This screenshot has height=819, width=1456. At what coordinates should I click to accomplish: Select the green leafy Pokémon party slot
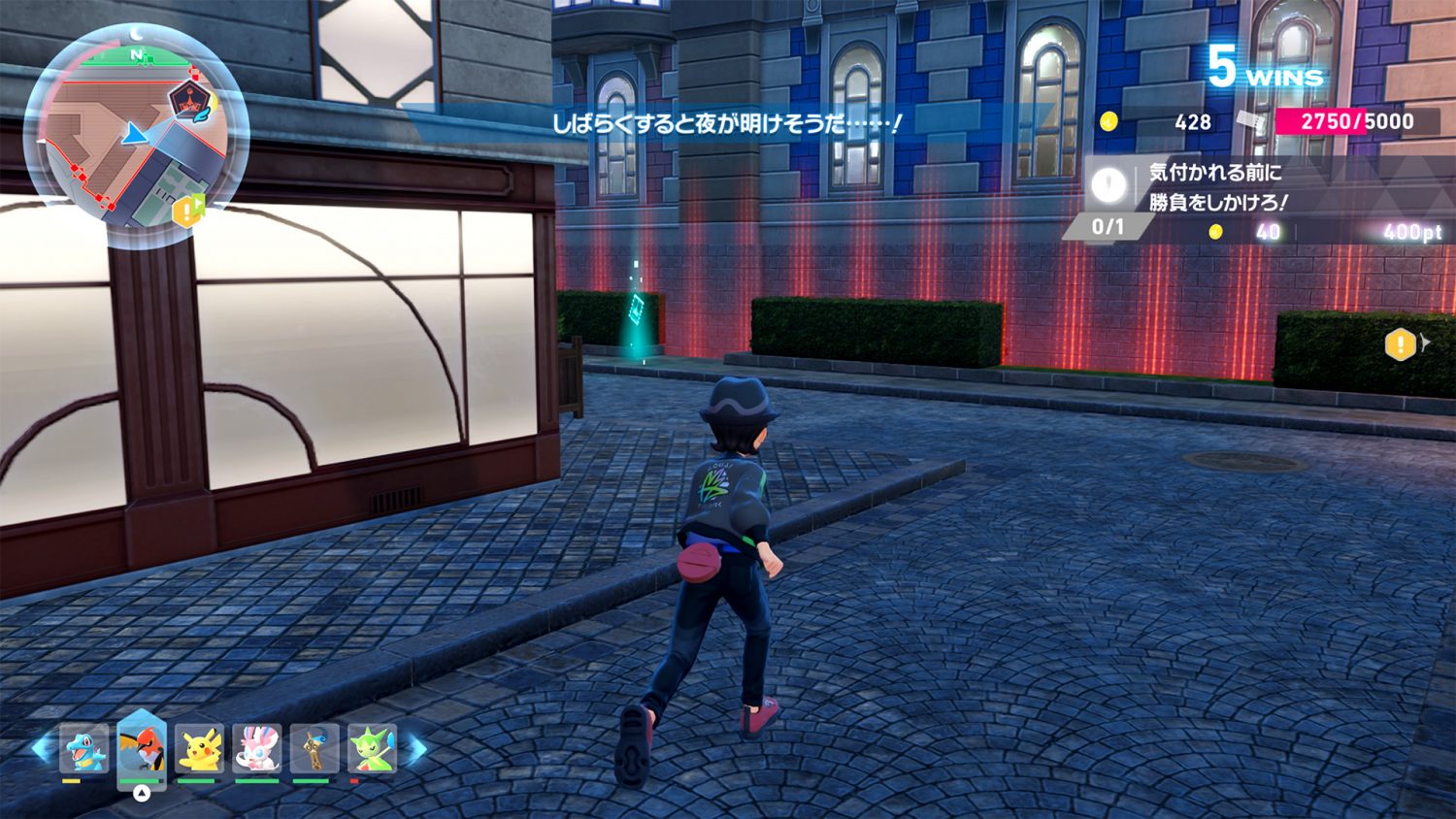click(373, 749)
